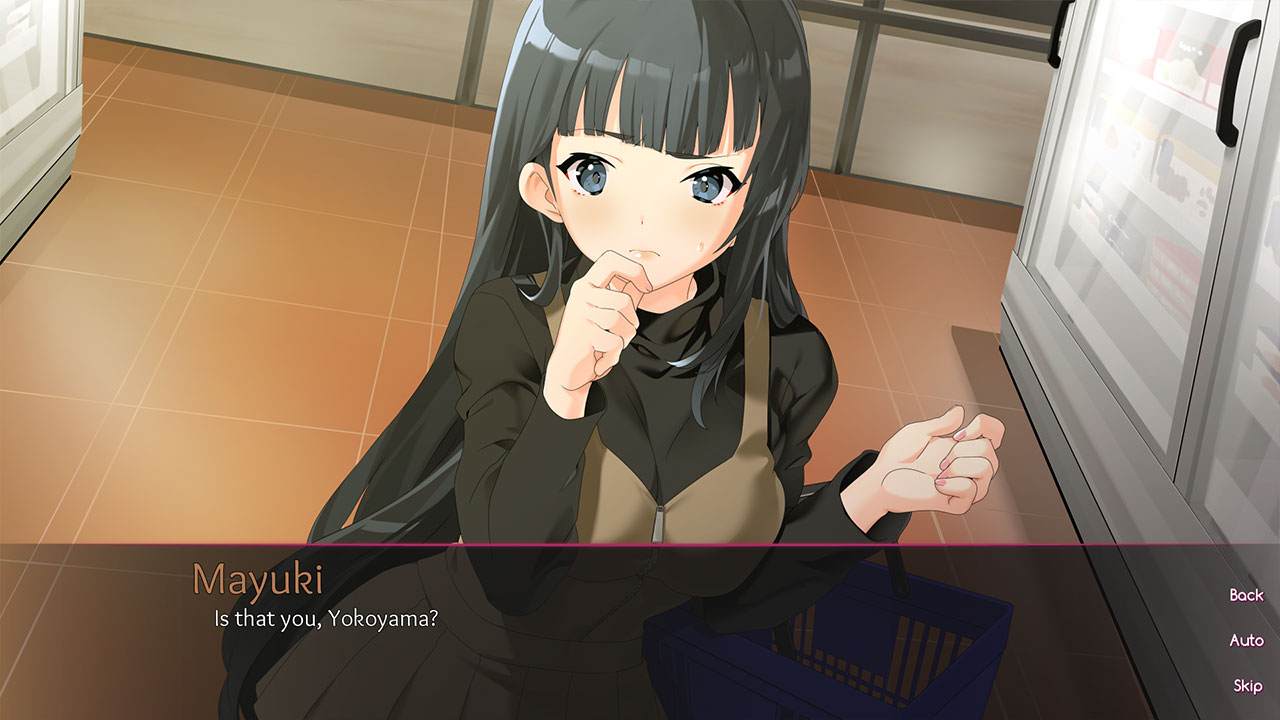Screen dimensions: 1280x720
Task: Enable Auto mode for automatic text advance
Action: click(x=1246, y=641)
